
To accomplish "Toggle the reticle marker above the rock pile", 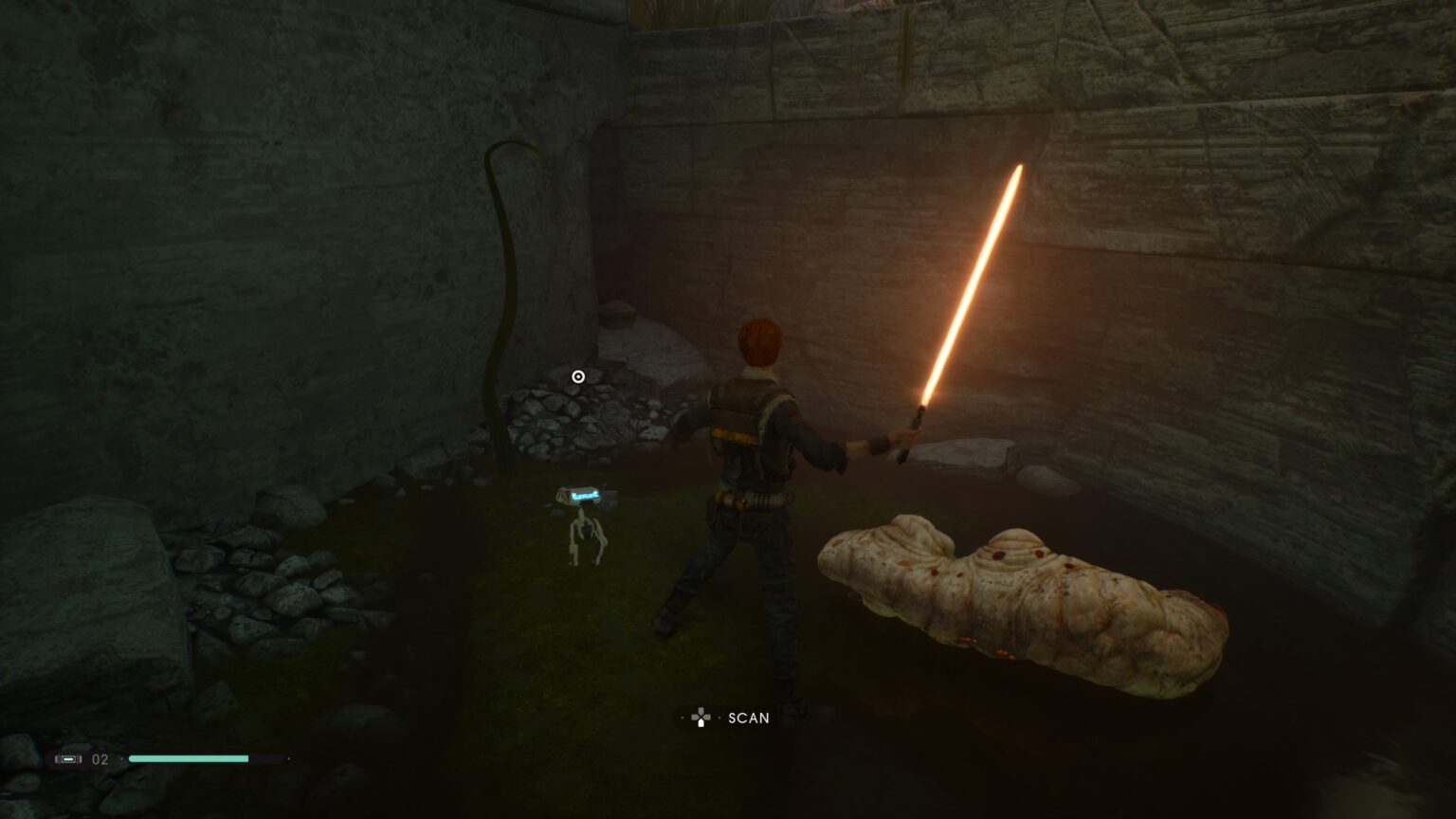I will pos(578,376).
